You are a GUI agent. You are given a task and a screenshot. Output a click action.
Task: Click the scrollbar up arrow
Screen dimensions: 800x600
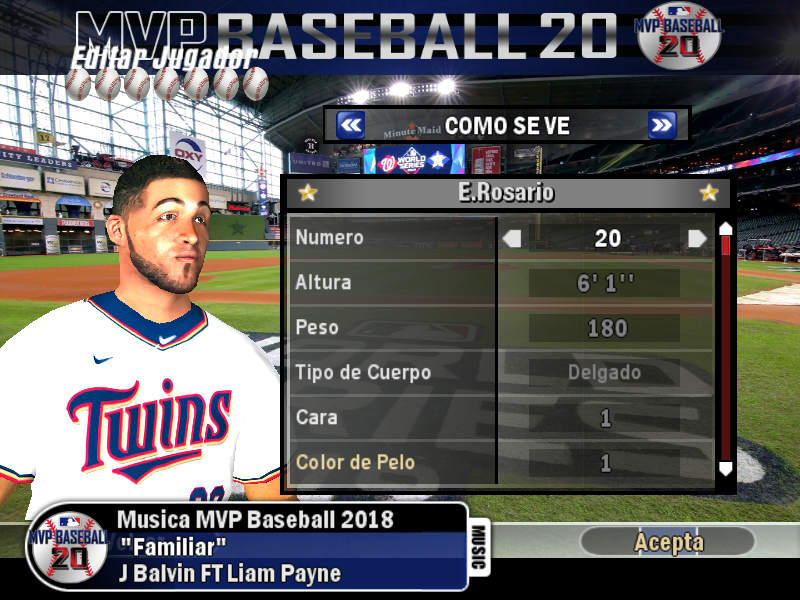pyautogui.click(x=726, y=229)
